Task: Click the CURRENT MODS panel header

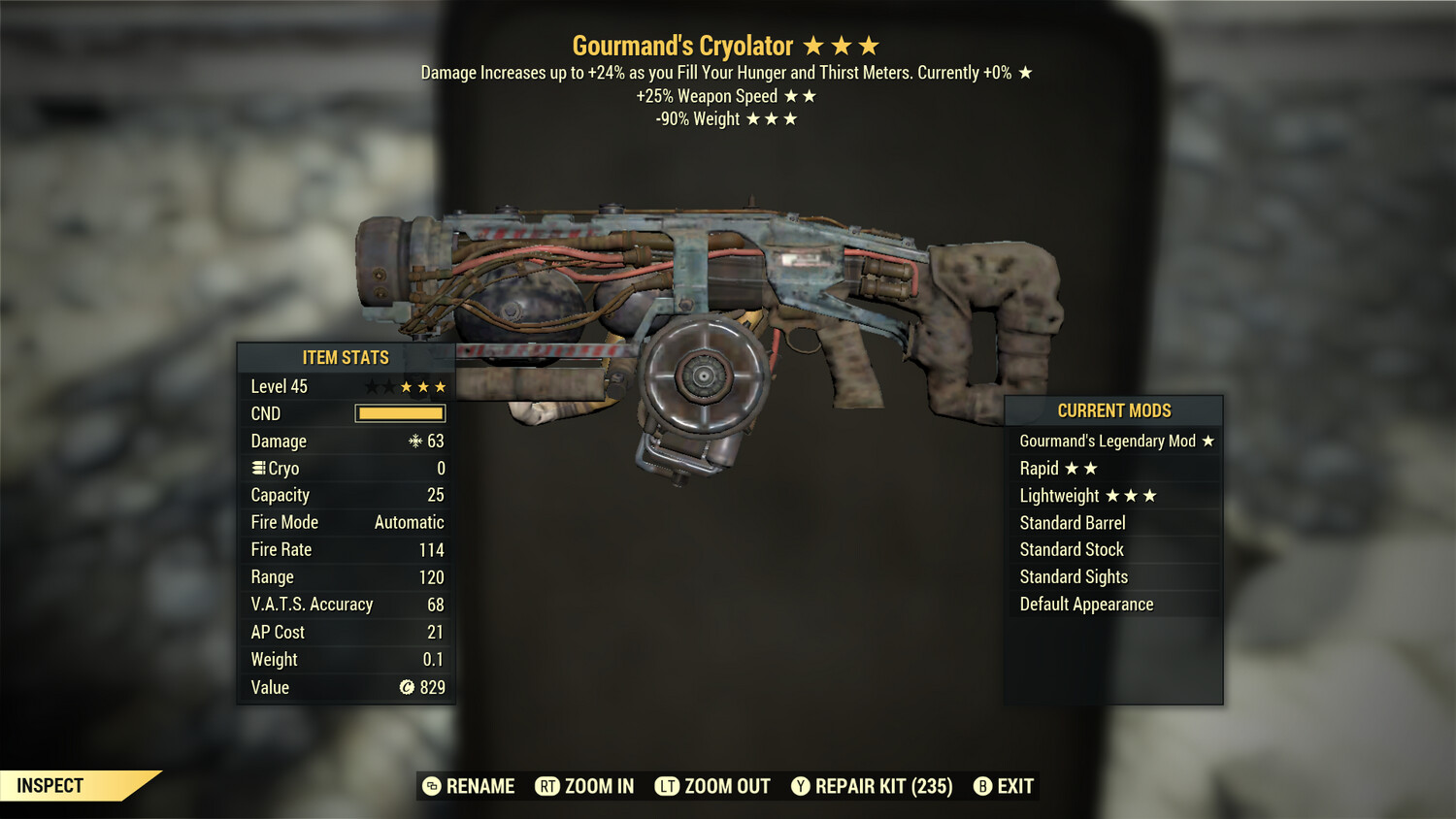Action: click(x=1112, y=410)
